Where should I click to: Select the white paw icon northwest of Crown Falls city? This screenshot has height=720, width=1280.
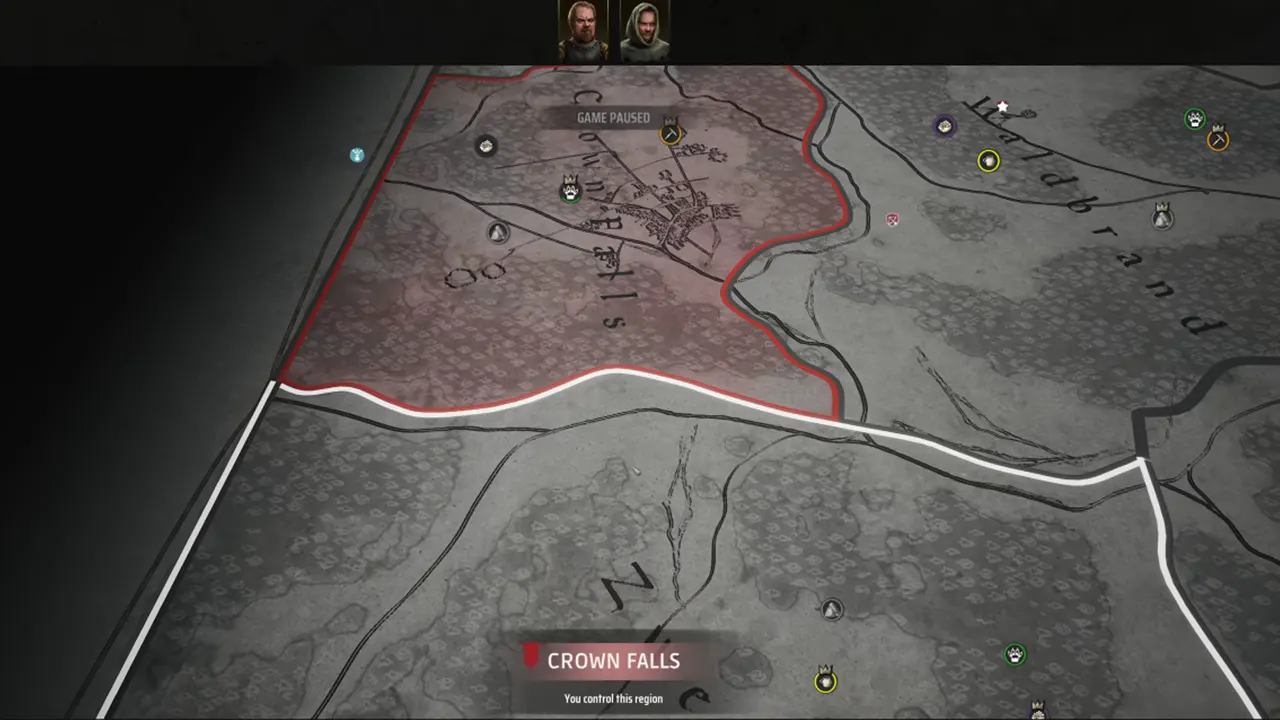pos(486,146)
